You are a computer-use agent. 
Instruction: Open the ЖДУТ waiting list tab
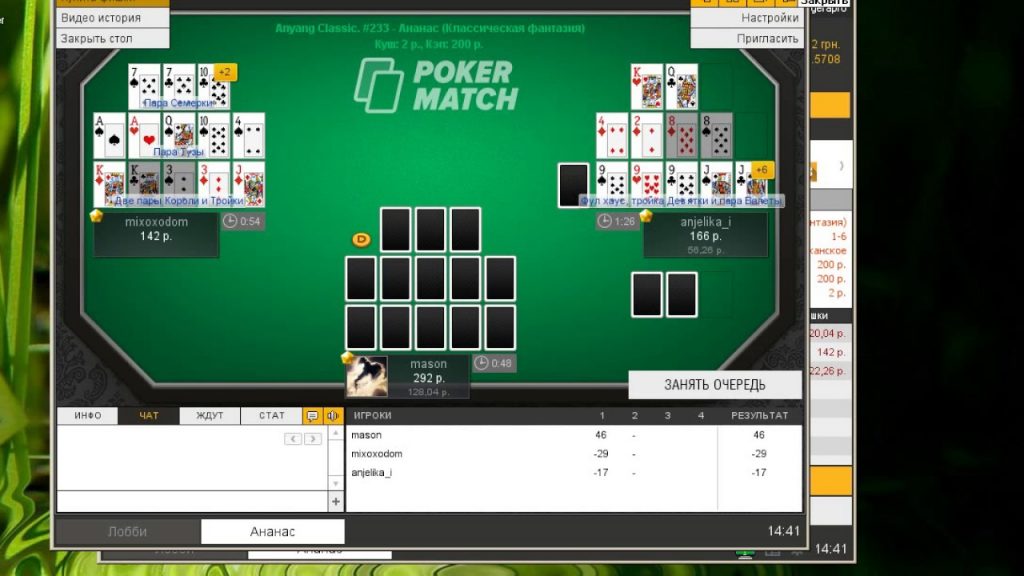[210, 416]
